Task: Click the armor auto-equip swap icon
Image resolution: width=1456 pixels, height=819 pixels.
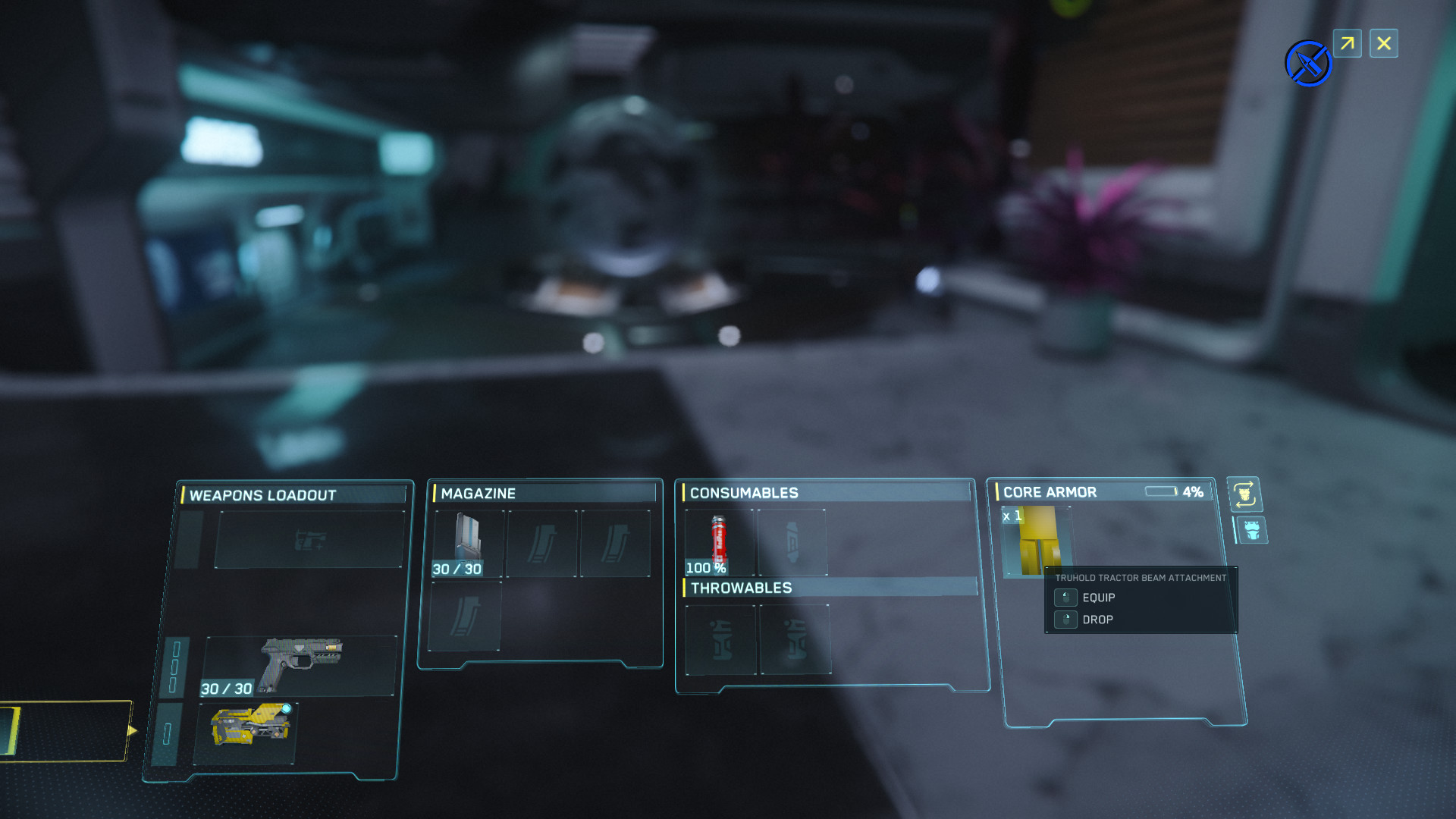Action: (1246, 493)
